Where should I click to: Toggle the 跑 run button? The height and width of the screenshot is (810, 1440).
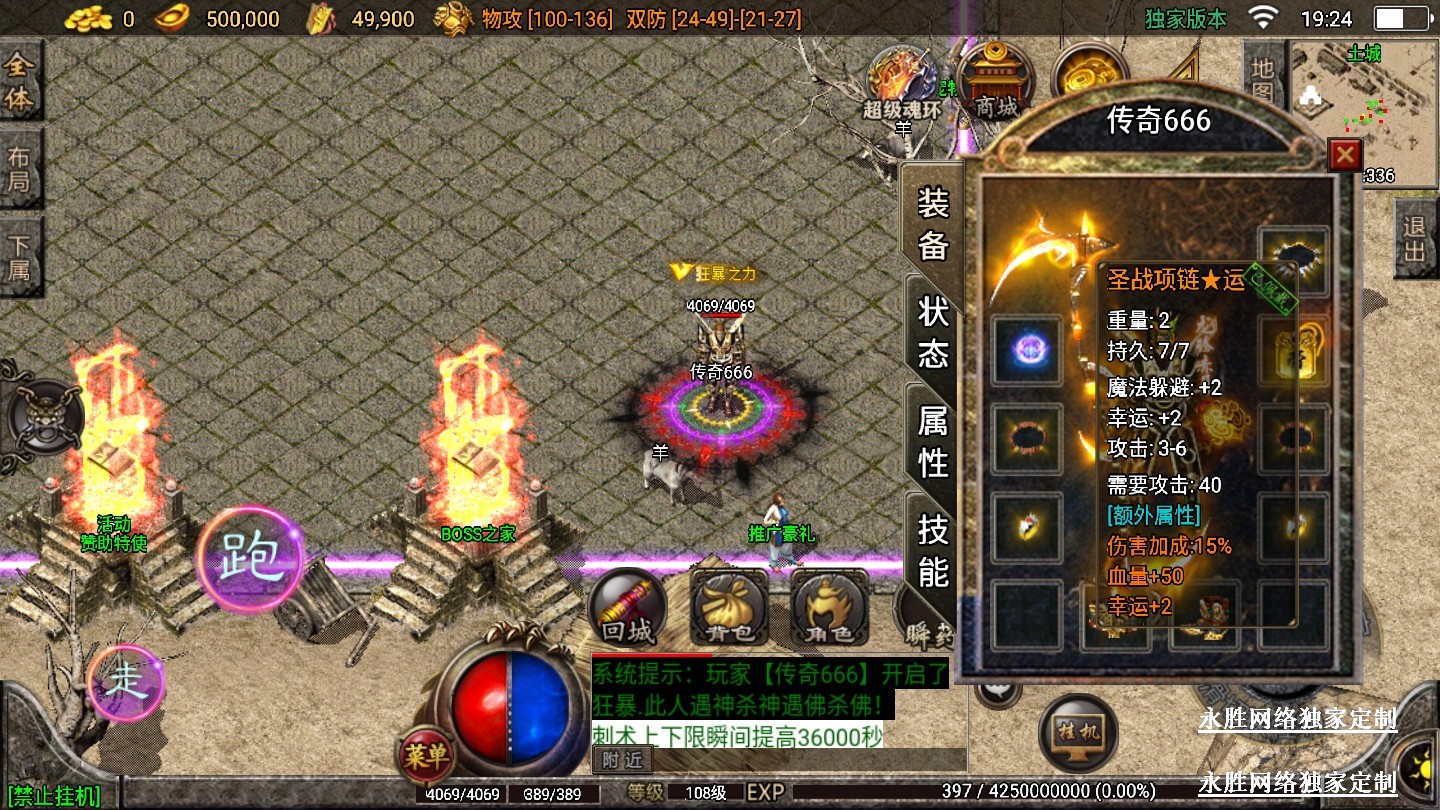pos(249,559)
